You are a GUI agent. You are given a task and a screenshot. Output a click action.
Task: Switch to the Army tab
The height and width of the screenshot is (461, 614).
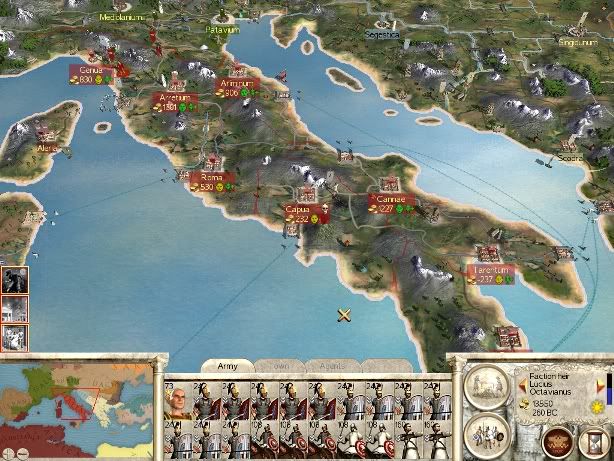228,366
